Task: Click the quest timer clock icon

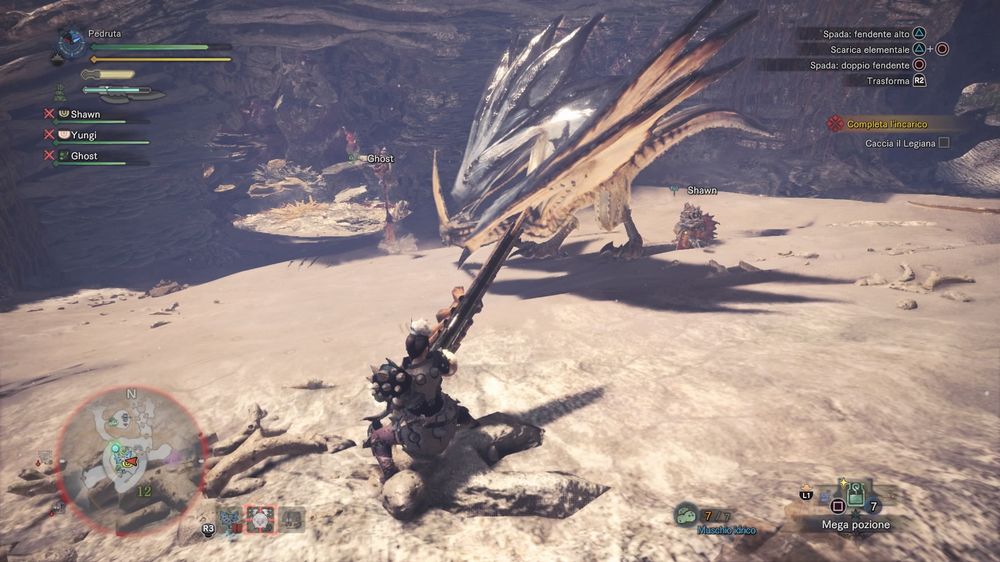Action: click(71, 42)
